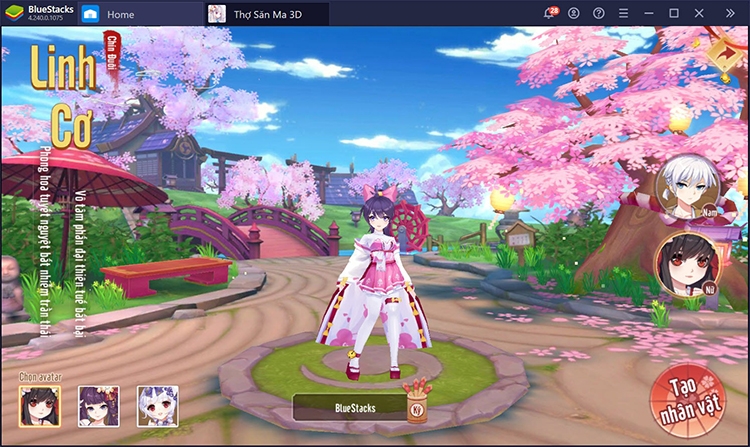750x447 pixels.
Task: Roll a random name with the fortune stick jar
Action: click(416, 403)
